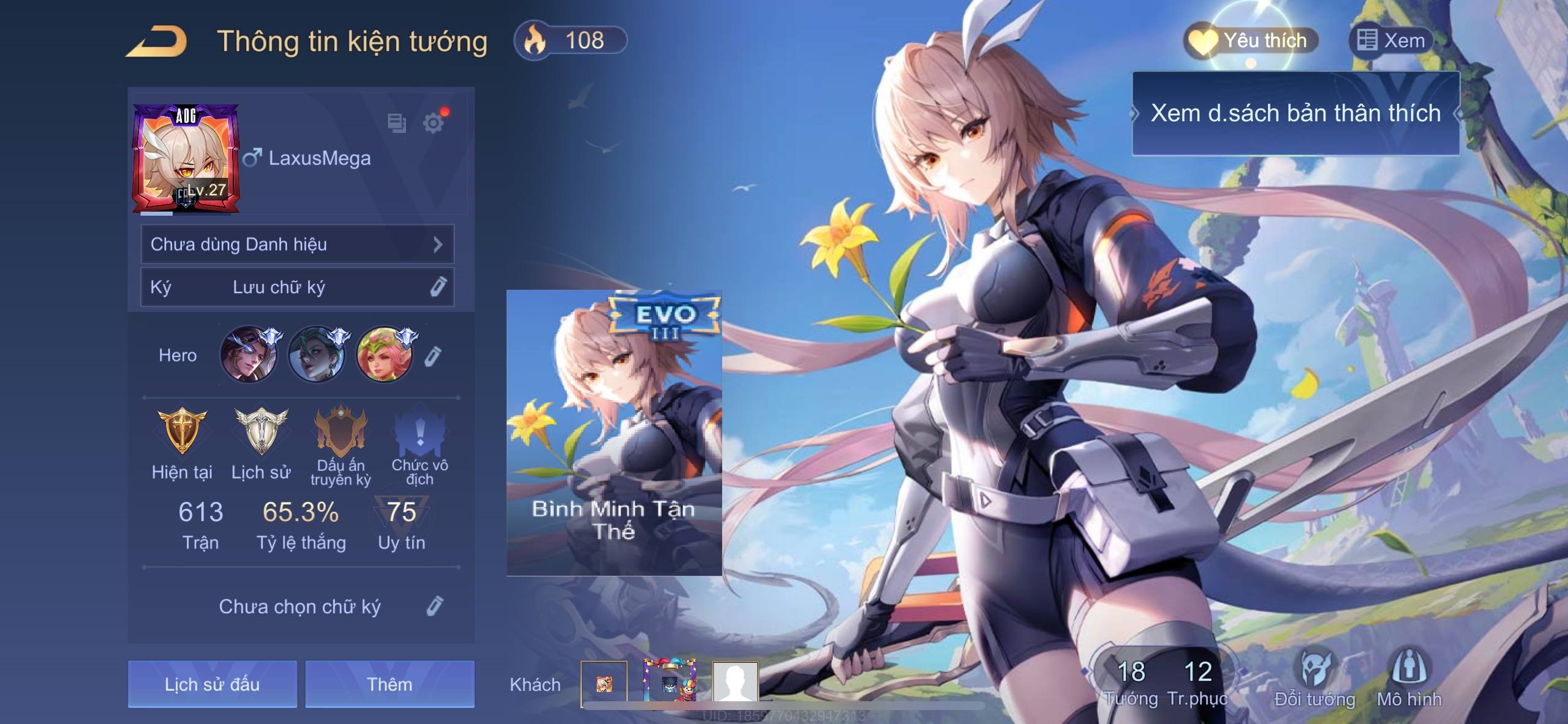
Task: Open the profile settings gear icon
Action: click(433, 123)
